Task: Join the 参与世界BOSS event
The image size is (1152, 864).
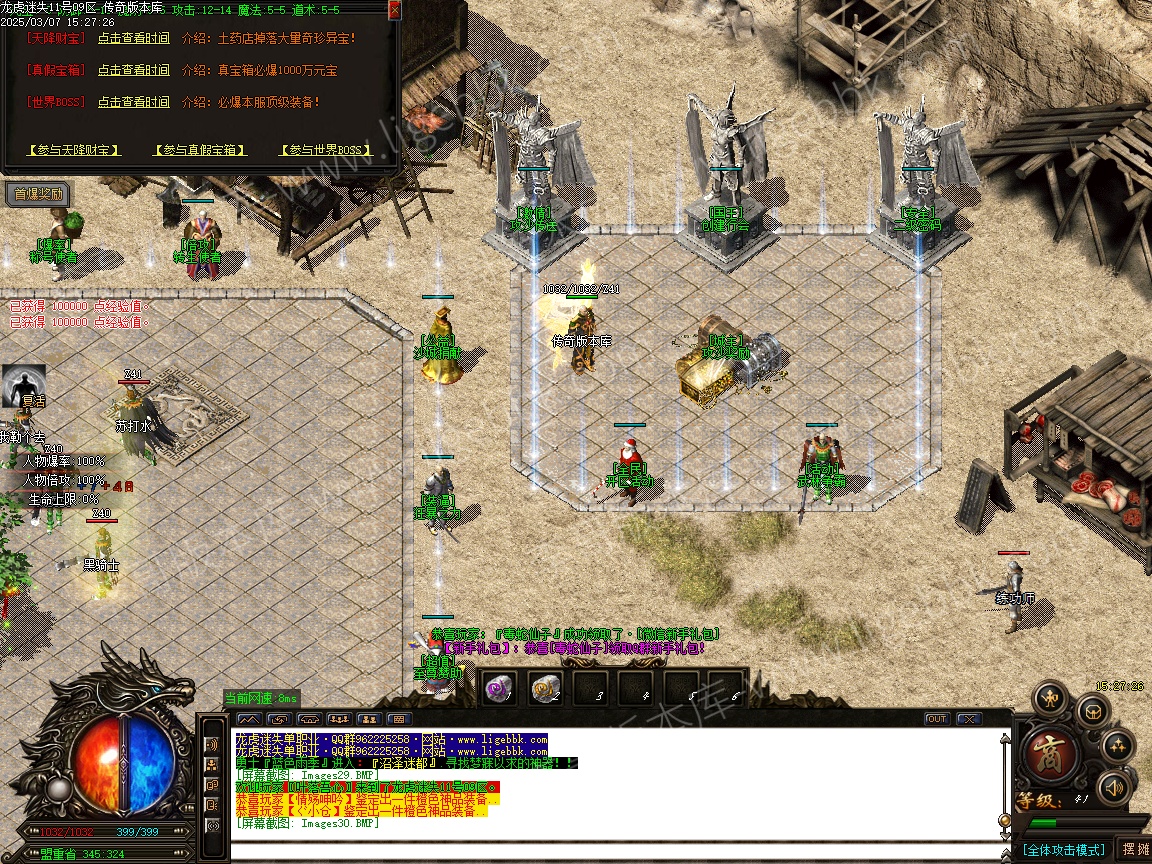Action: point(325,150)
